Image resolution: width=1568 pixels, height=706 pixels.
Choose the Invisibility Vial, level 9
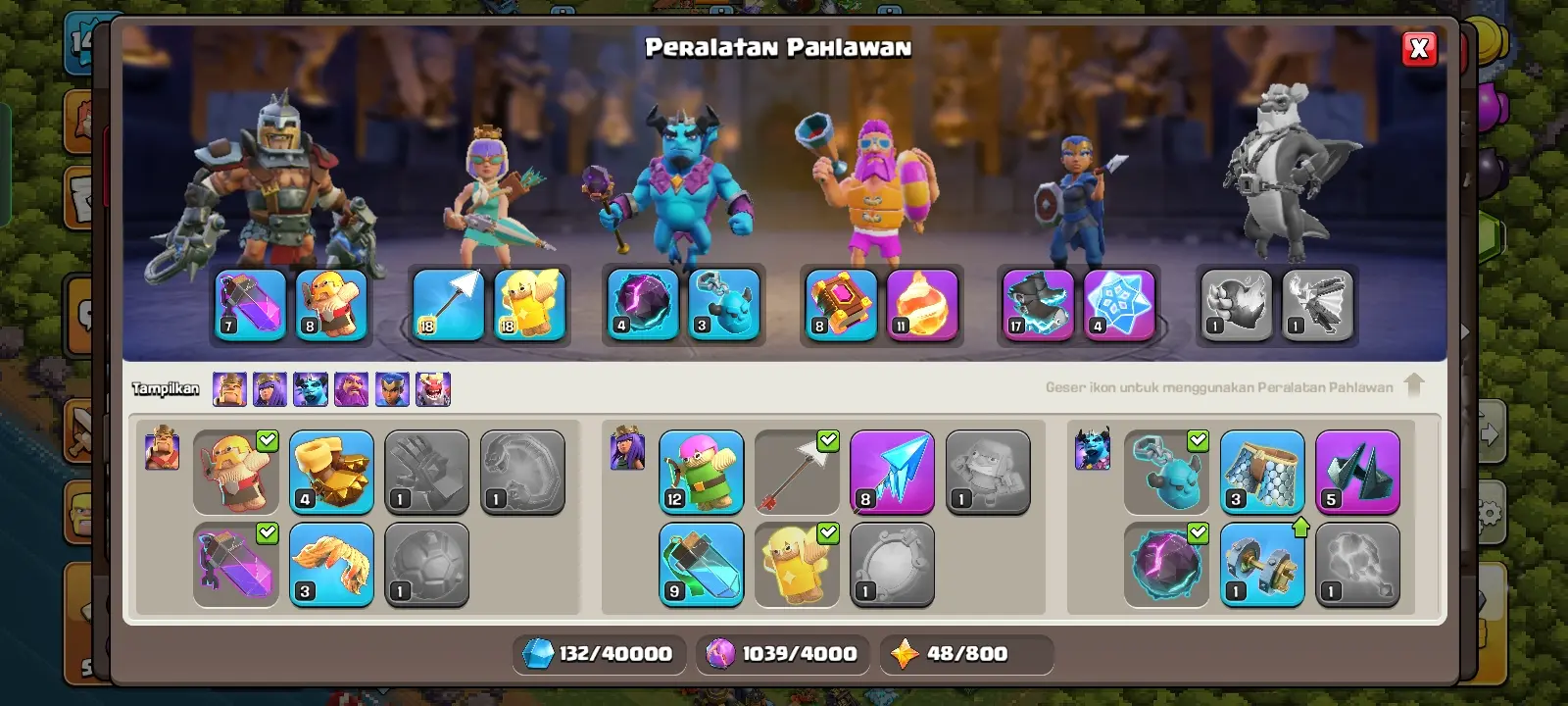701,565
